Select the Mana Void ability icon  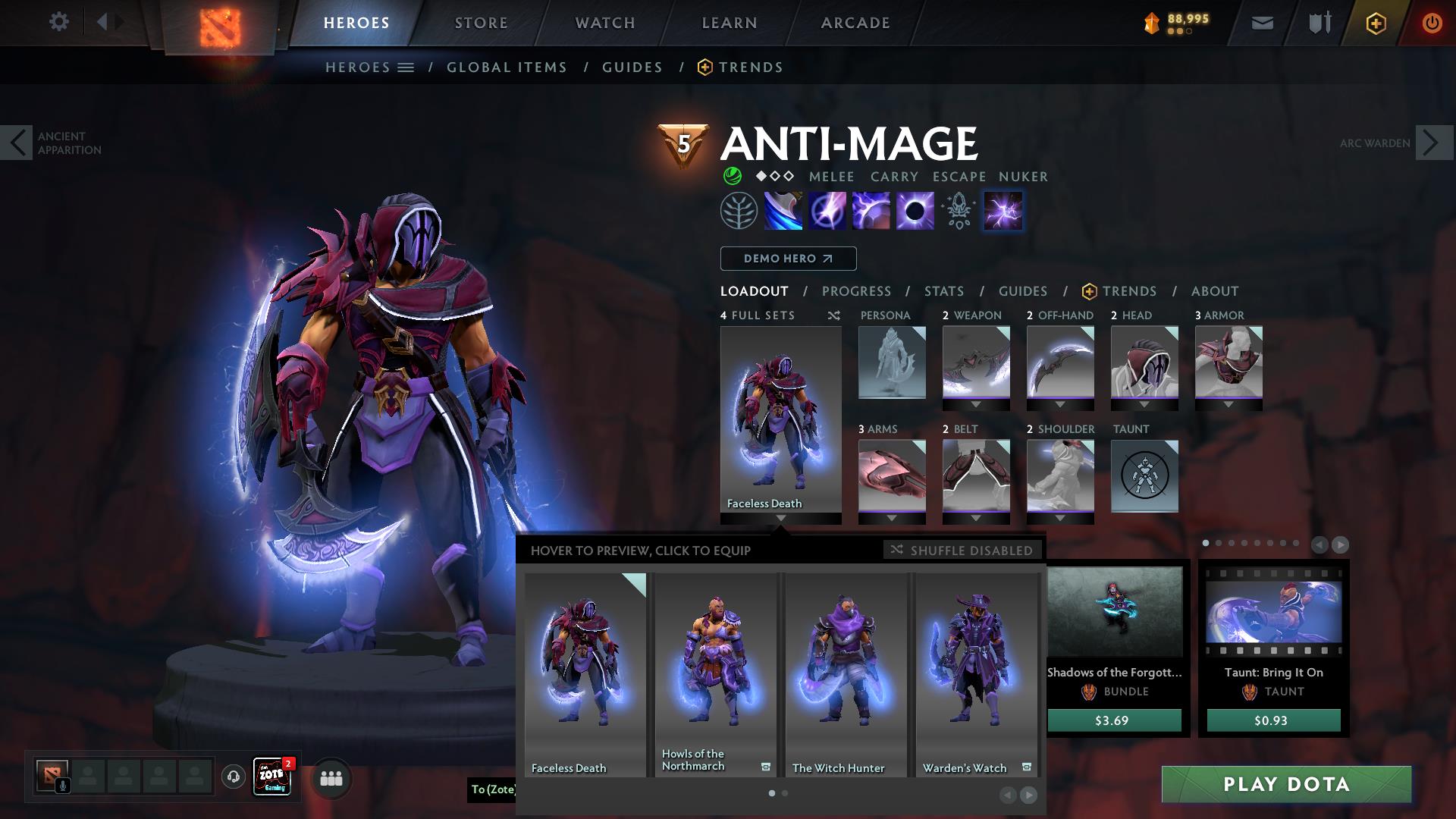917,211
